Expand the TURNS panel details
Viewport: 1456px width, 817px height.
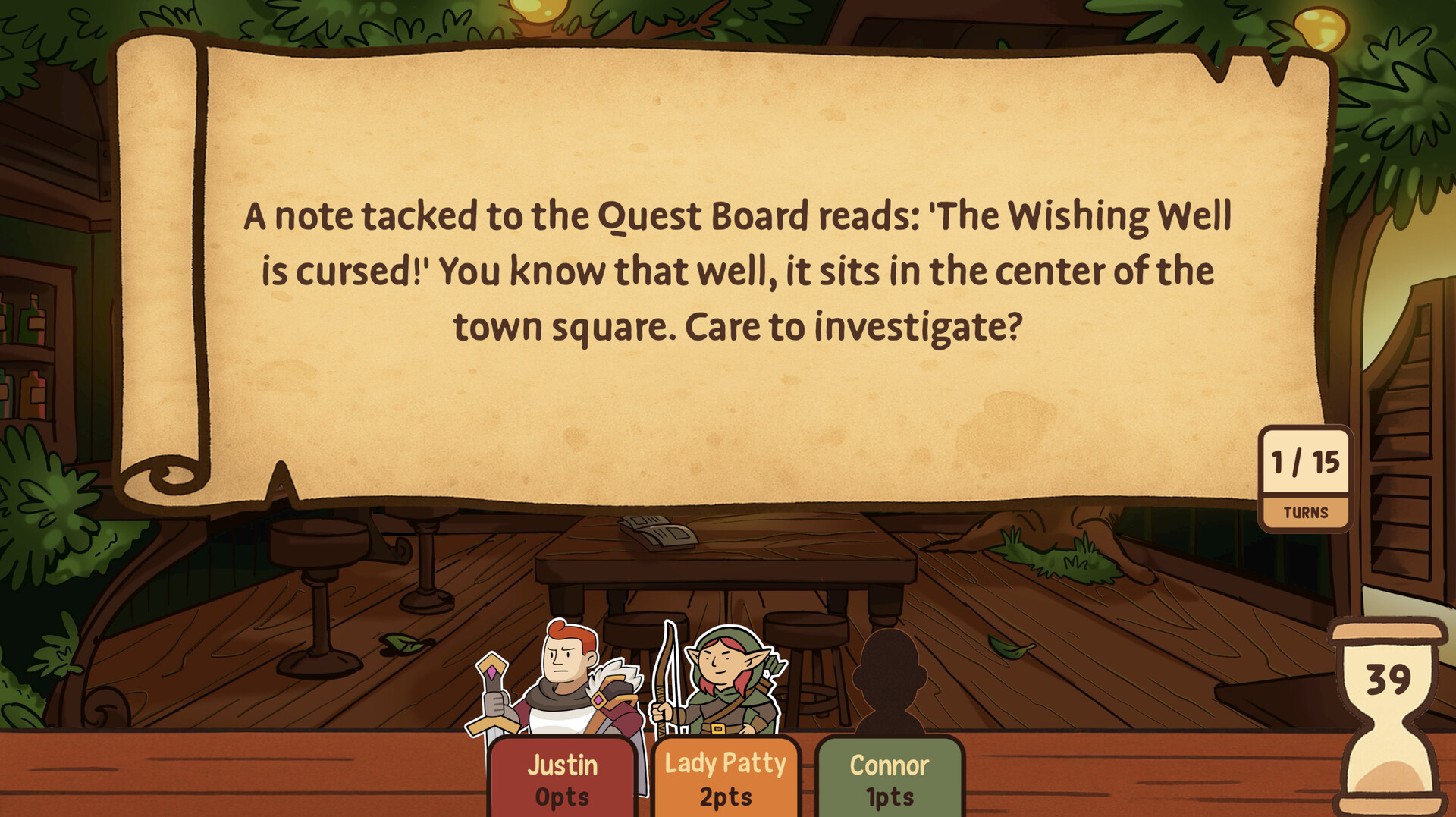pos(1306,511)
